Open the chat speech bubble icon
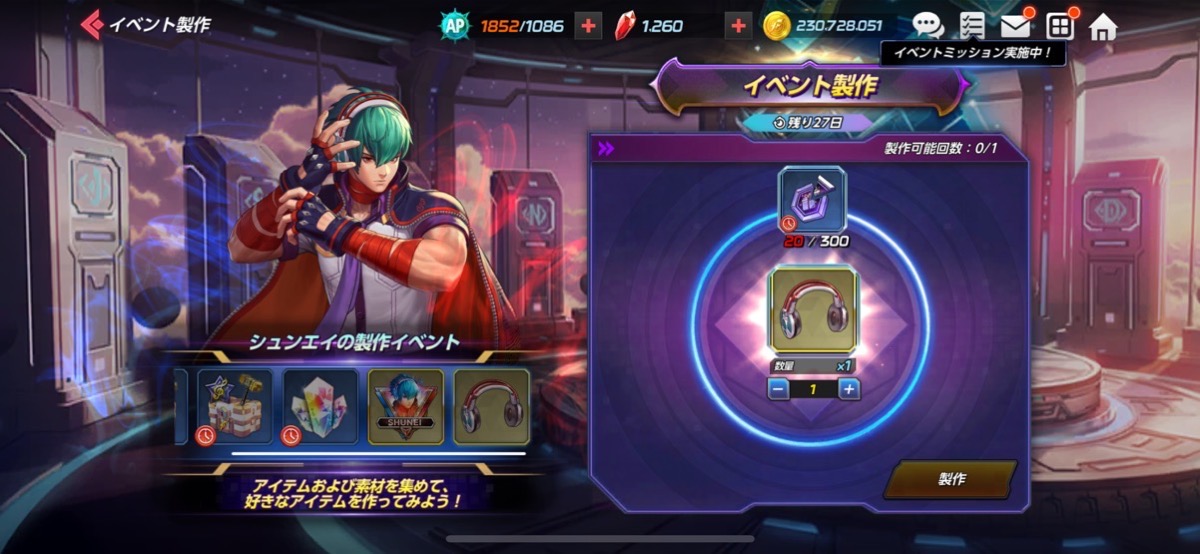This screenshot has height=554, width=1200. pos(928,25)
